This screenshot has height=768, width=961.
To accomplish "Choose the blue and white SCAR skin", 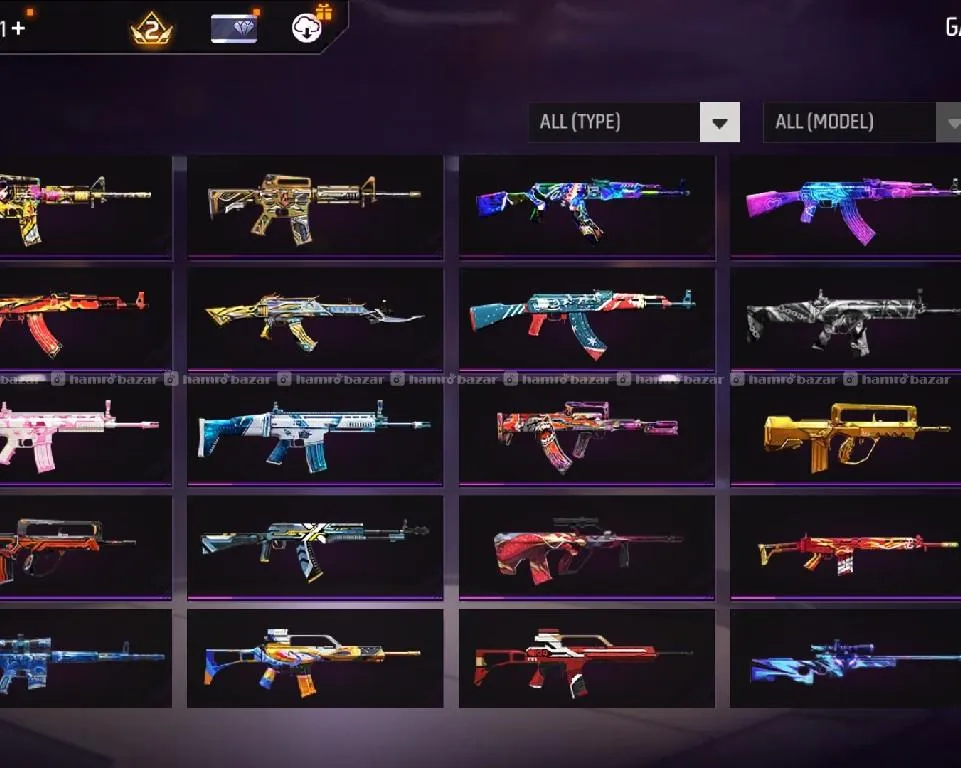I will 315,433.
